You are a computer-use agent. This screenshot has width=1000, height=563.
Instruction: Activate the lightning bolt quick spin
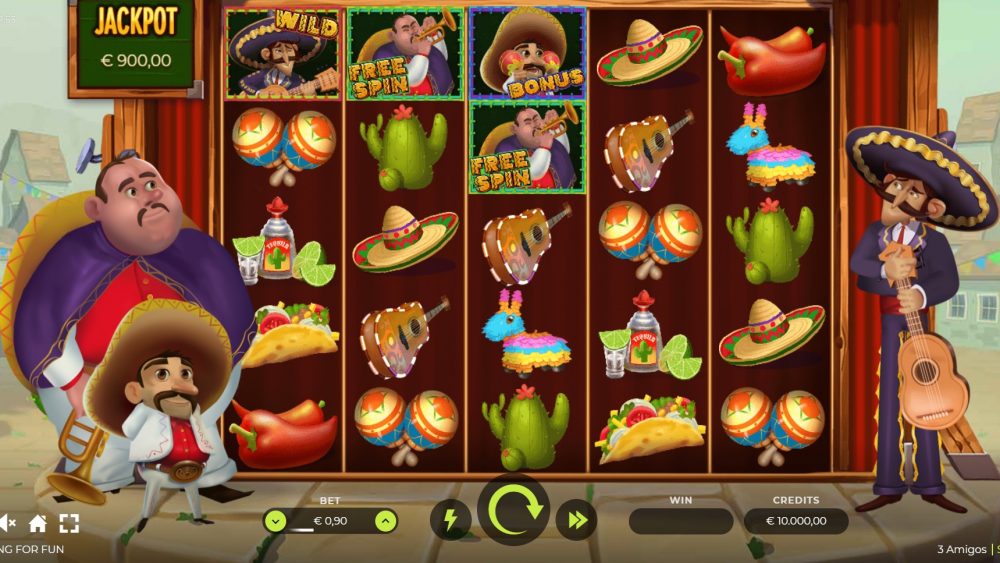click(450, 520)
